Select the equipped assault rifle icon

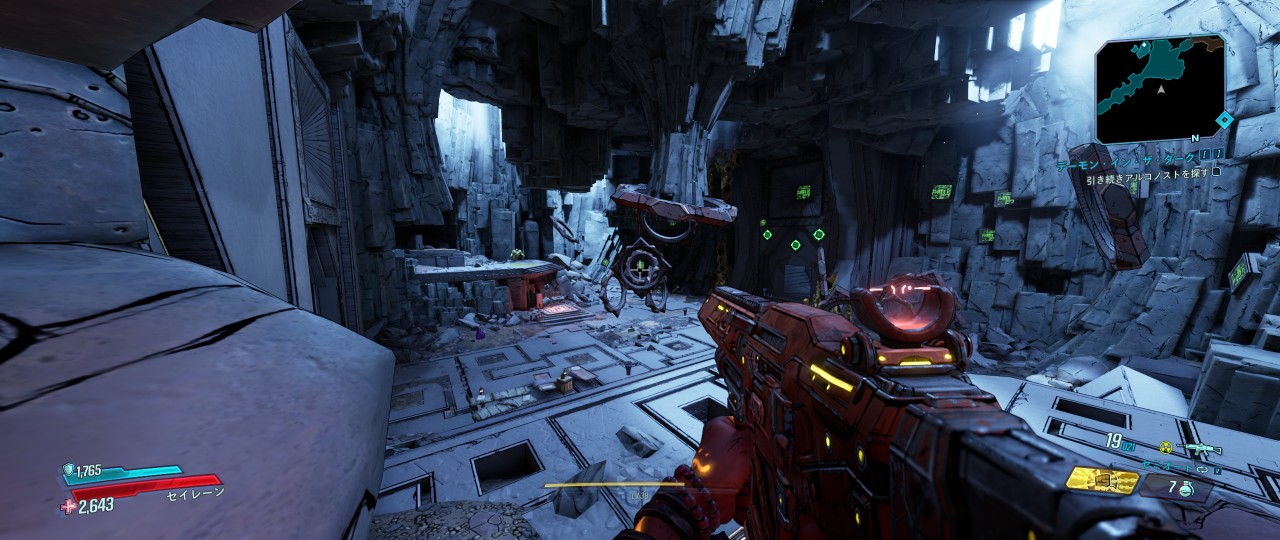pos(1198,448)
